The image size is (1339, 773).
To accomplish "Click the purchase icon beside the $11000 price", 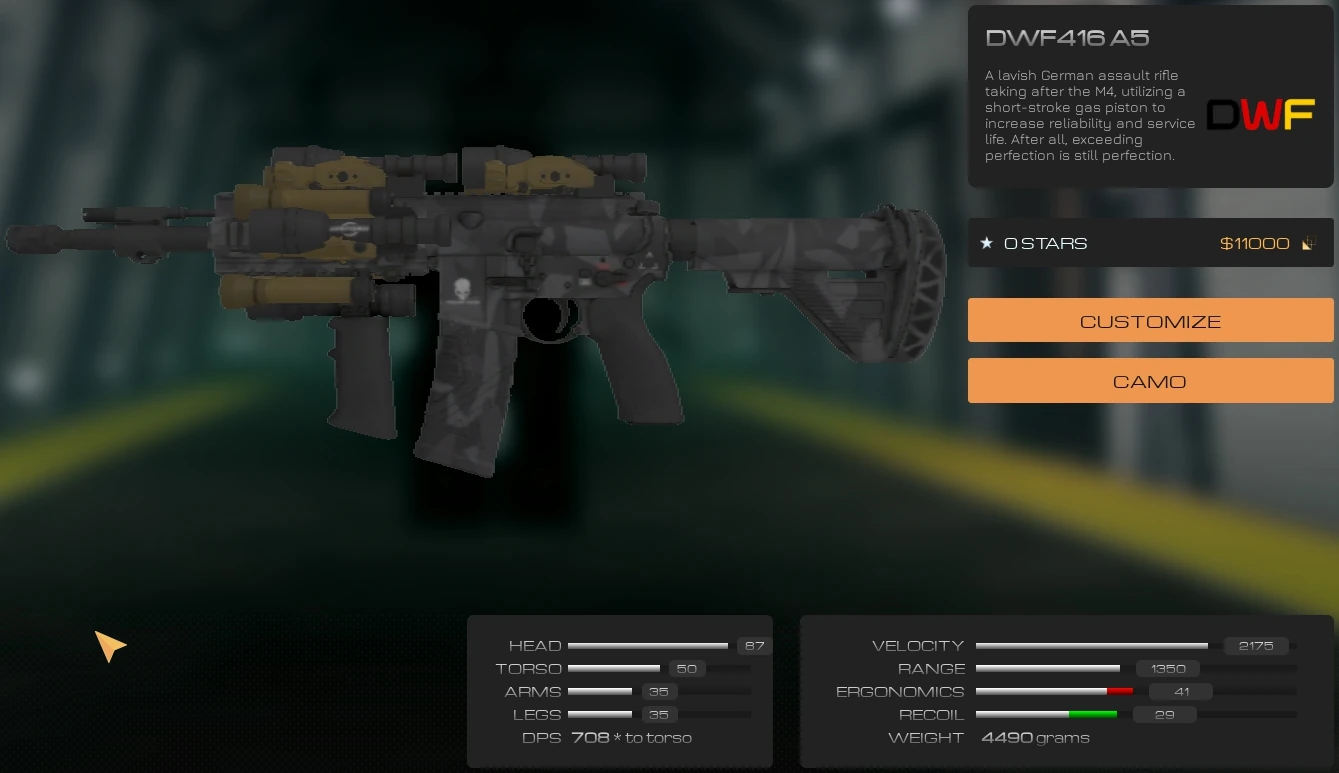I will pyautogui.click(x=1308, y=242).
